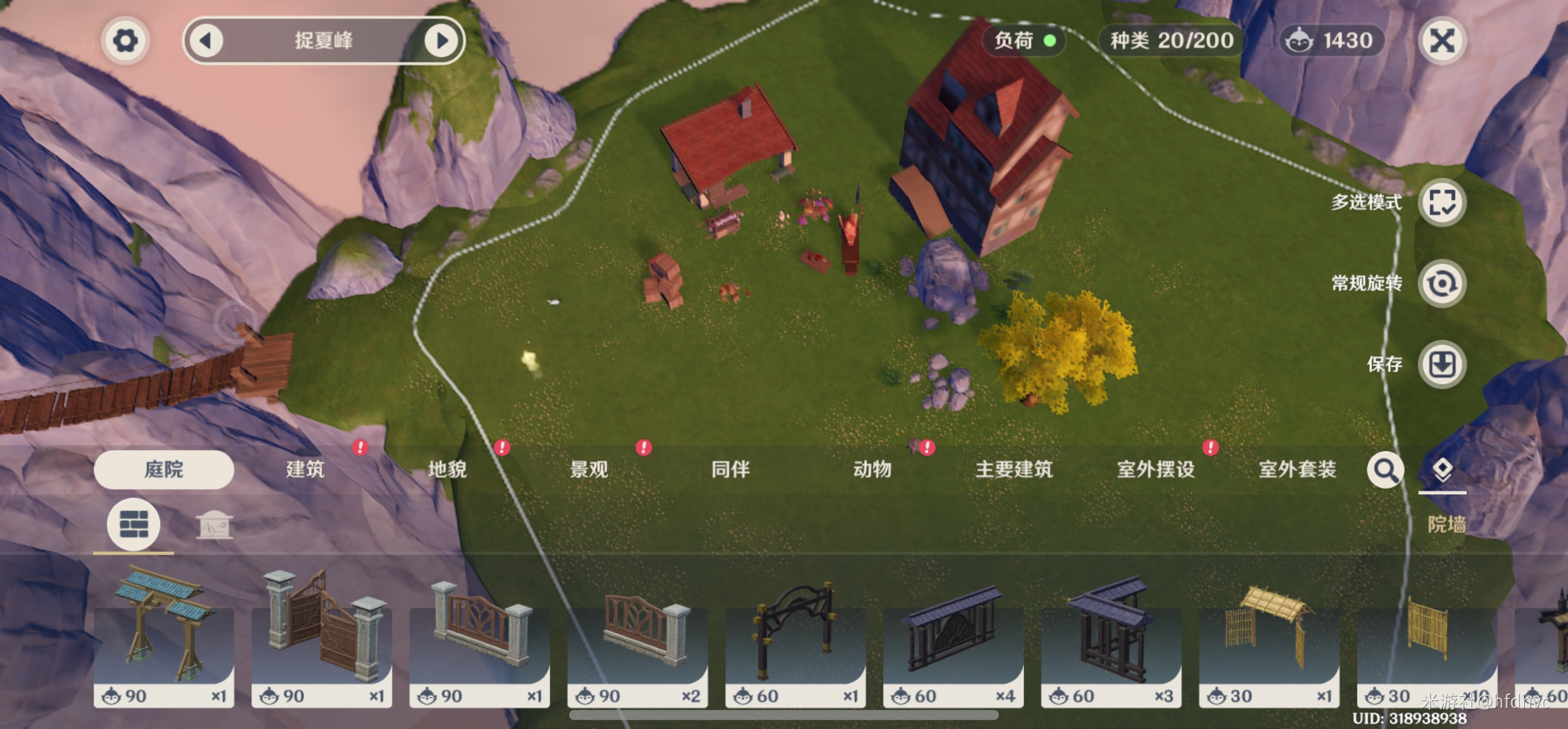Select the 室外摆设 tab
The width and height of the screenshot is (1568, 729).
pos(1156,470)
